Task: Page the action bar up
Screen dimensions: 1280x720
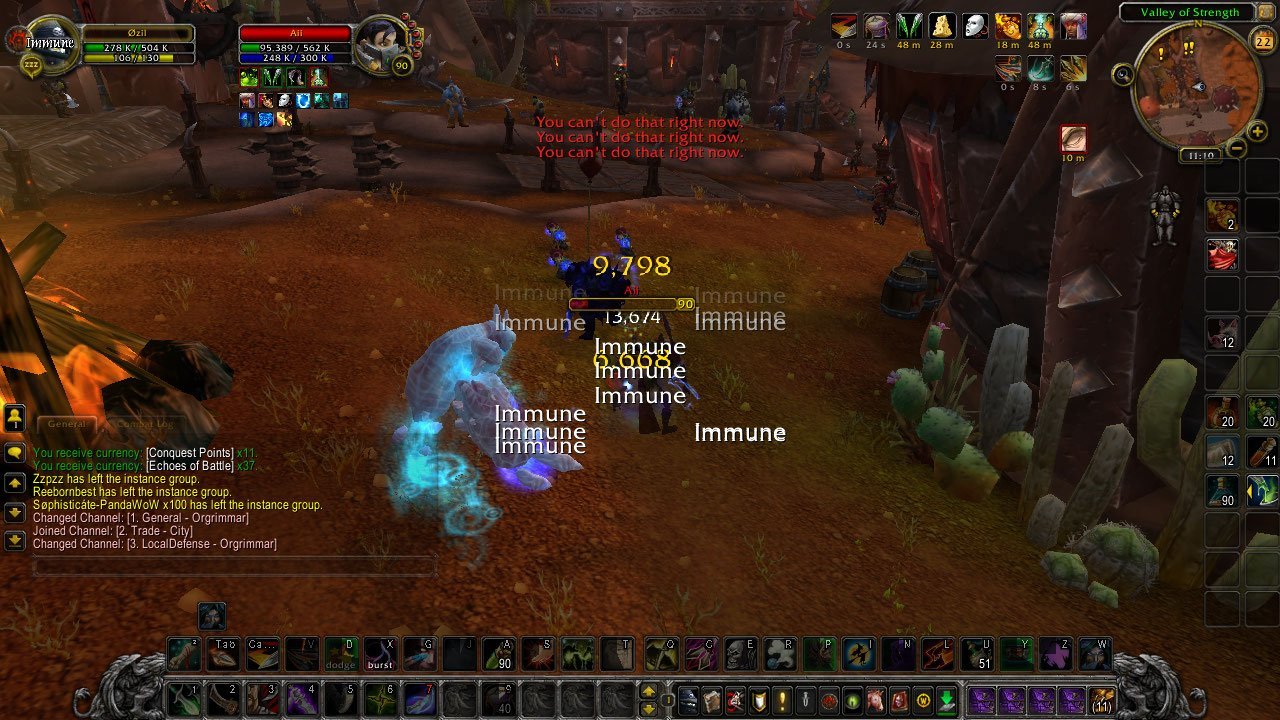Action: coord(649,691)
